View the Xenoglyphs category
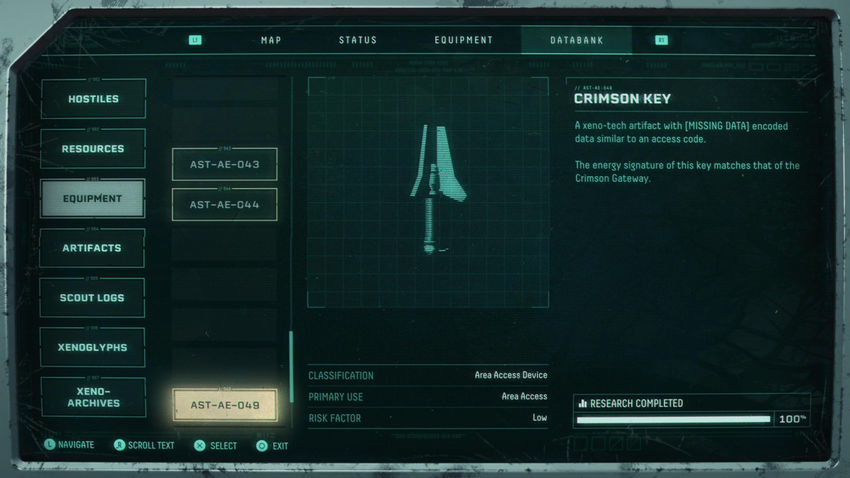This screenshot has width=850, height=478. pyautogui.click(x=93, y=347)
